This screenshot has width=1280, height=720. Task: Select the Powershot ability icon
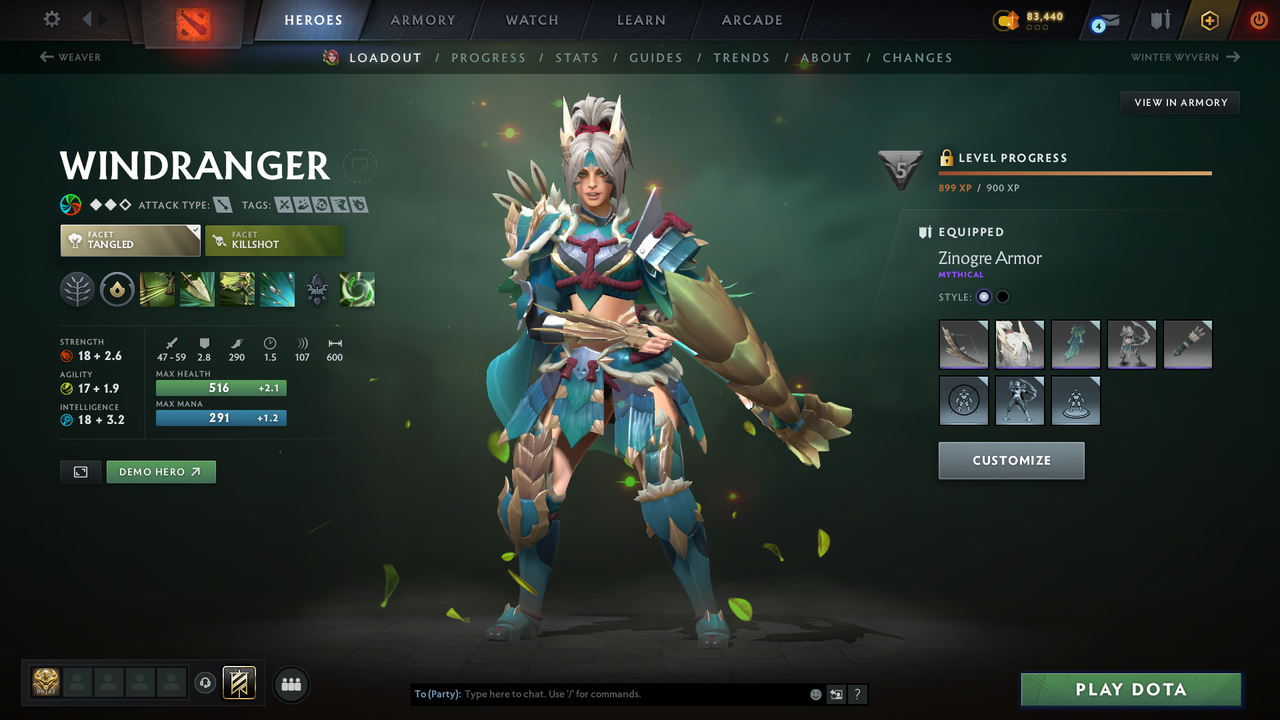(197, 290)
